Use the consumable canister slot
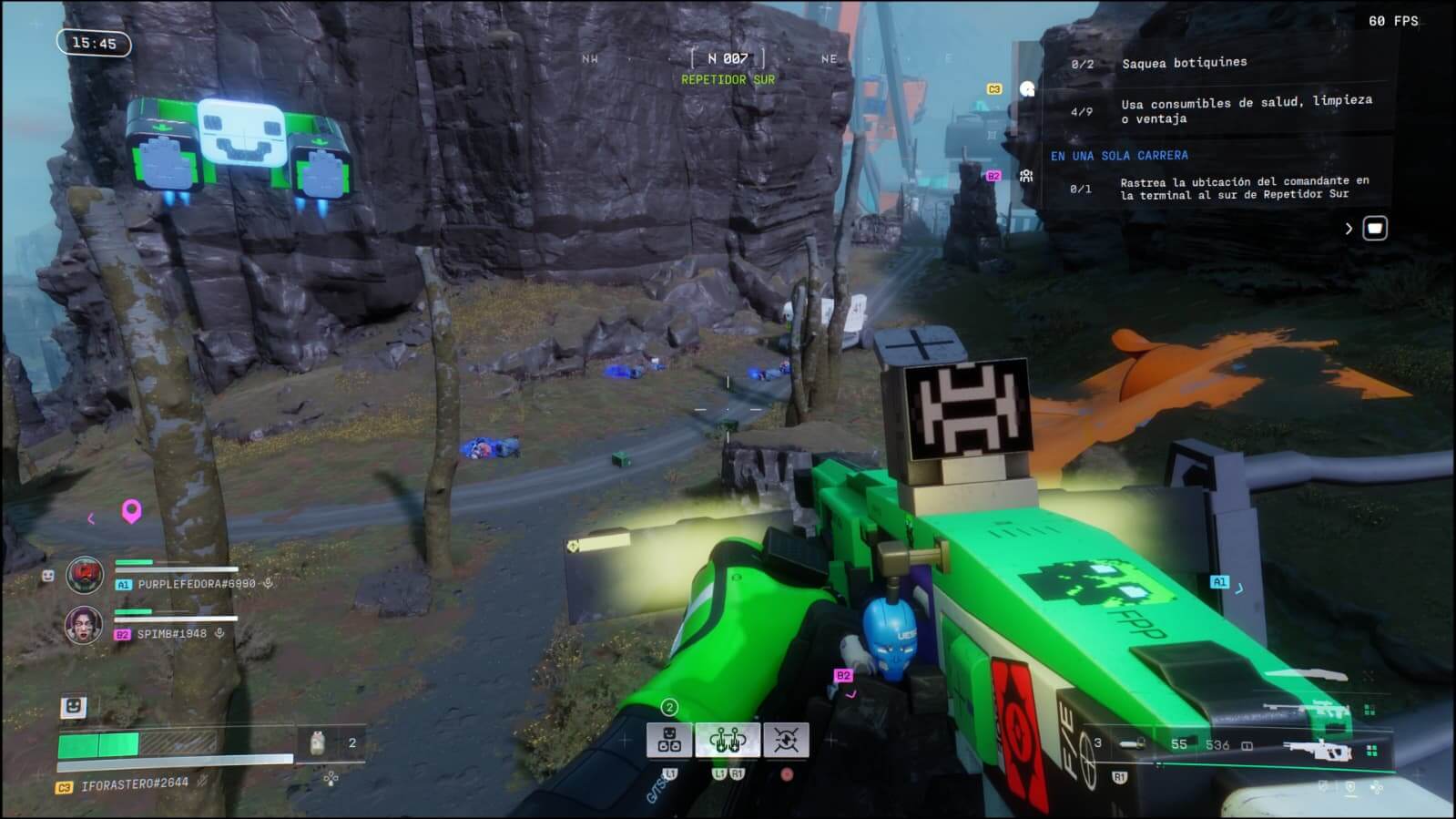 pos(318,742)
